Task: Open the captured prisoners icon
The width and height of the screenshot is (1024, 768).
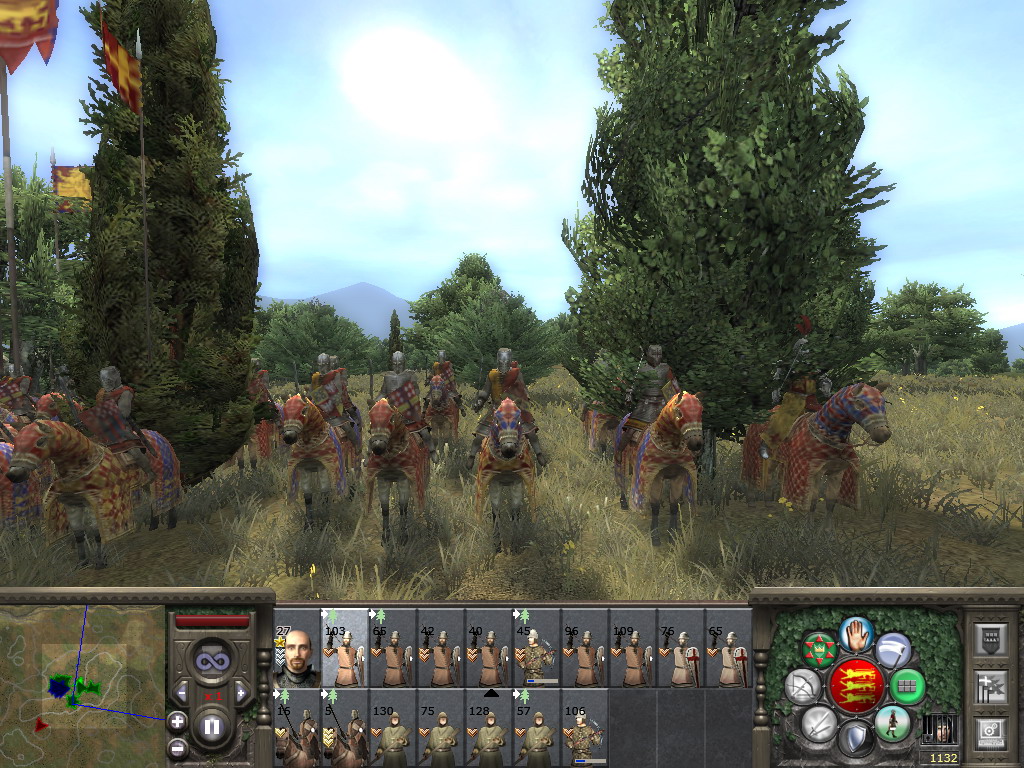Action: pyautogui.click(x=938, y=728)
